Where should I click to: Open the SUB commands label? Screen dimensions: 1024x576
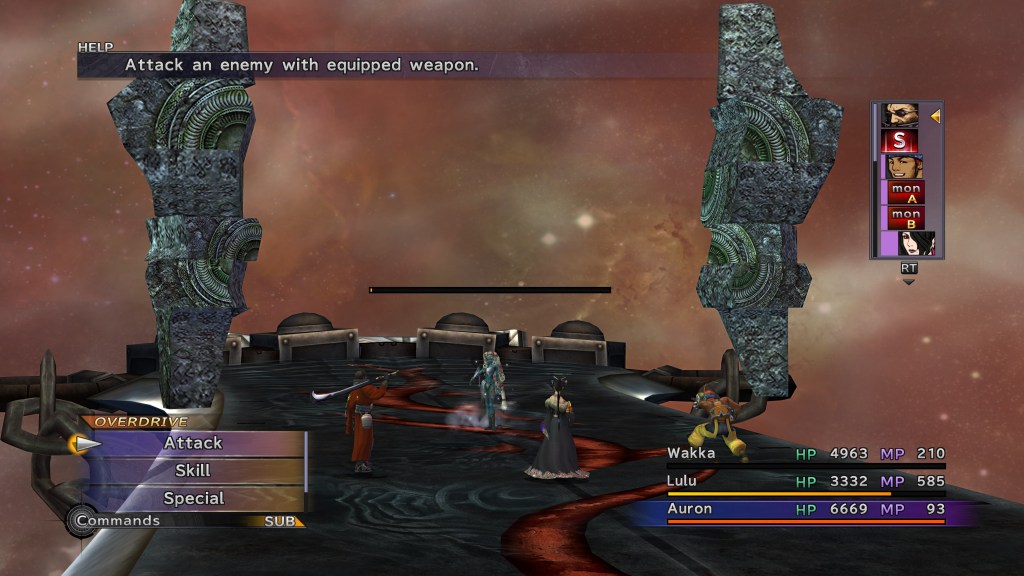[279, 521]
